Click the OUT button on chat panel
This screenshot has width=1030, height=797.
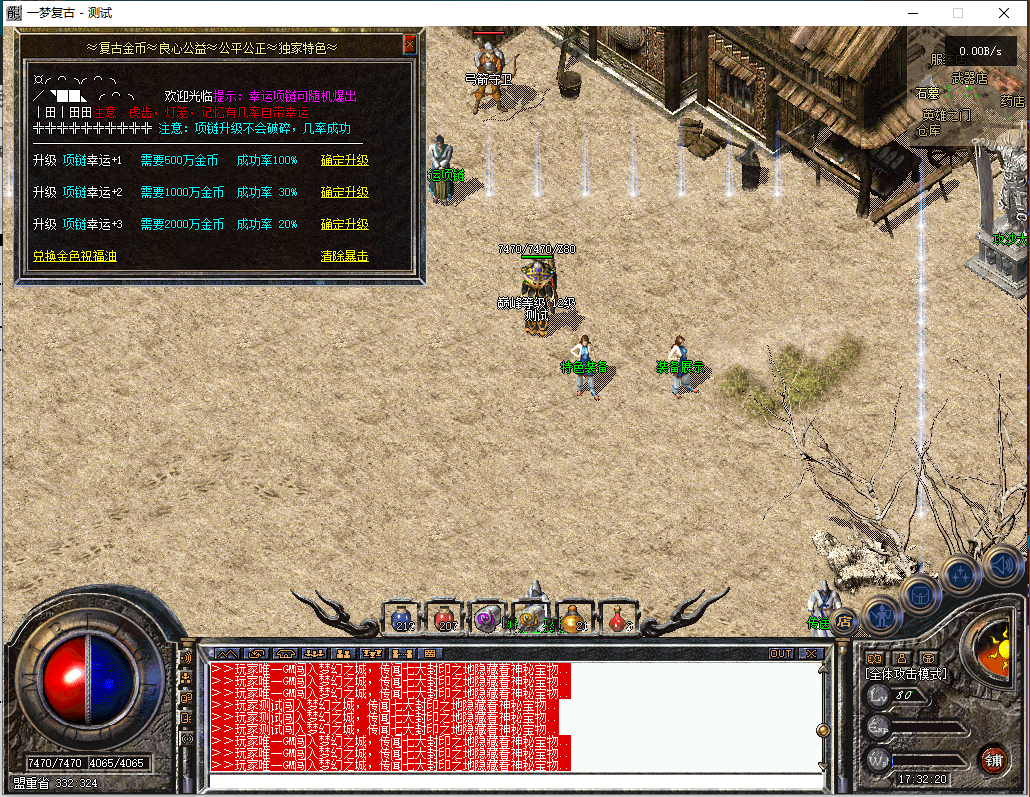[780, 653]
